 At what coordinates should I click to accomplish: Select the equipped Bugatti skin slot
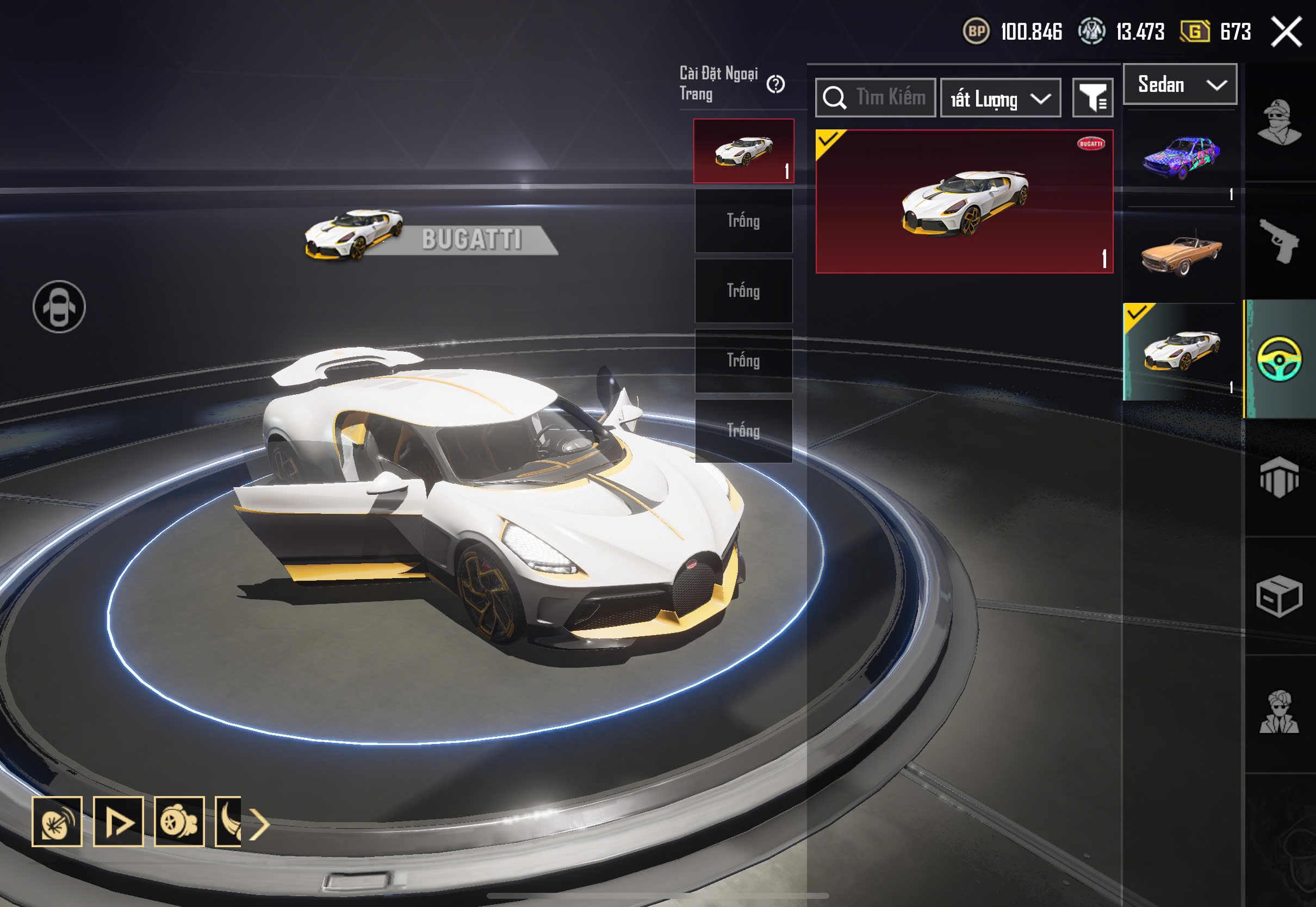click(743, 151)
